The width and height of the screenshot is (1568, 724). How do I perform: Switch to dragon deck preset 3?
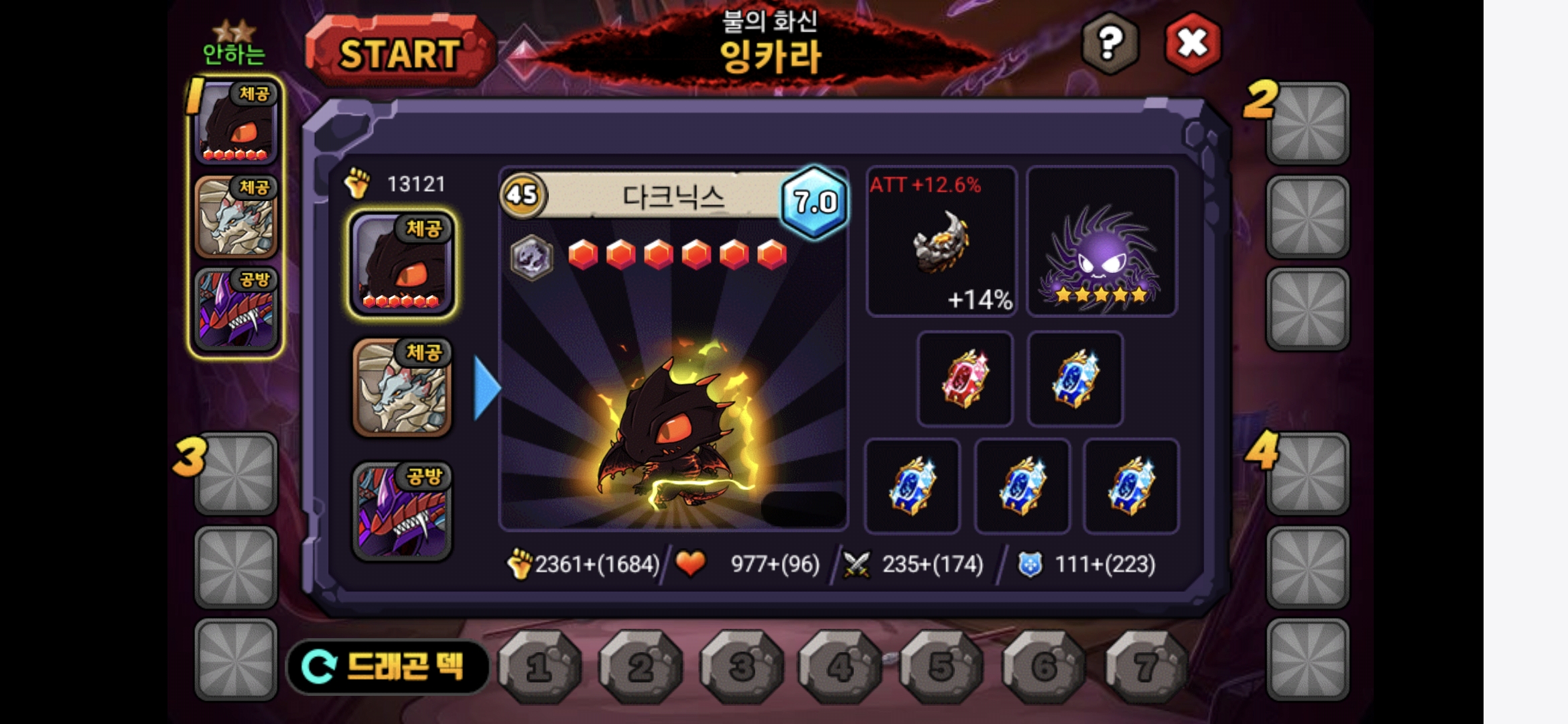(x=741, y=666)
